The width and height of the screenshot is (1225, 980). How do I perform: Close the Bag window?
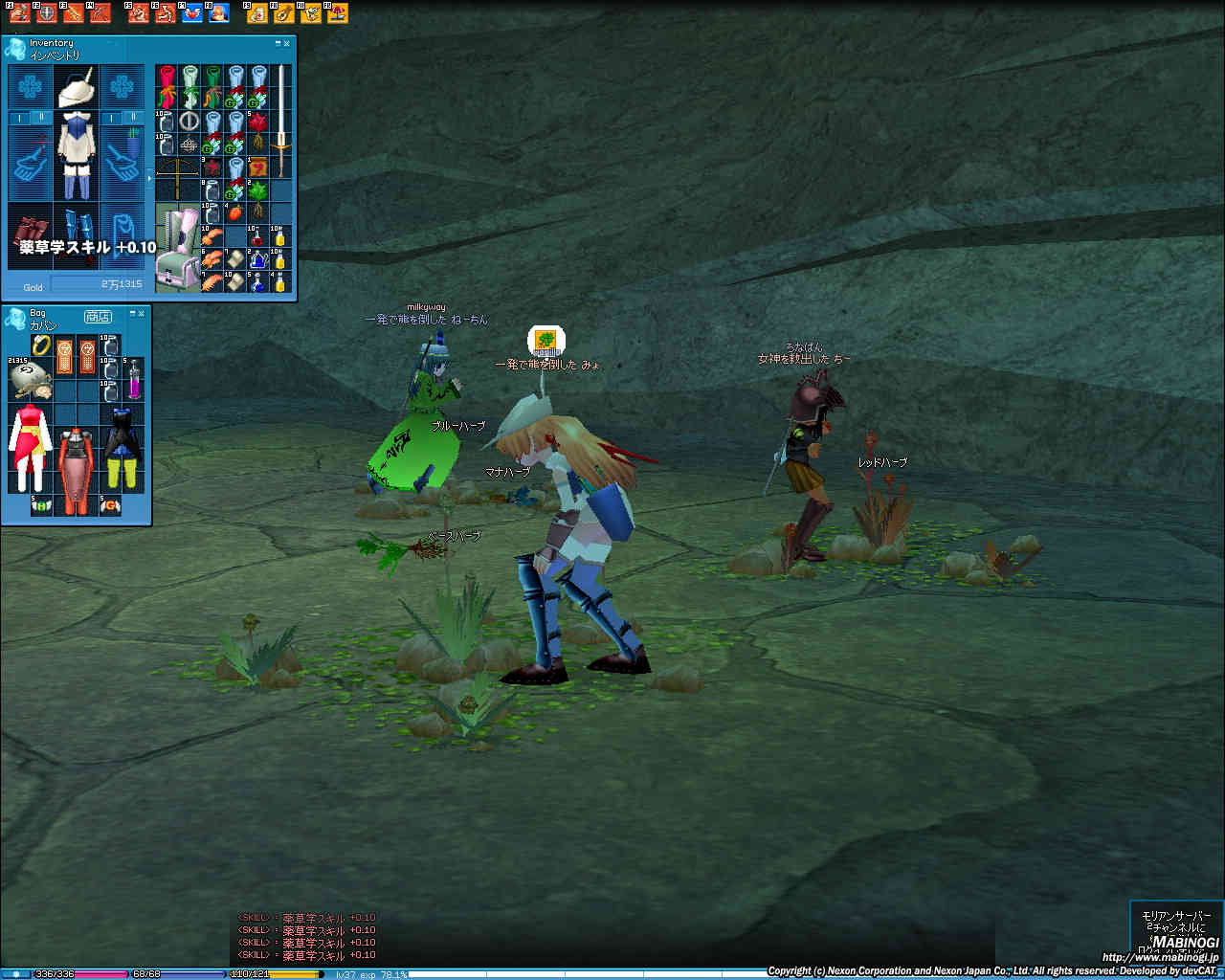pos(141,313)
